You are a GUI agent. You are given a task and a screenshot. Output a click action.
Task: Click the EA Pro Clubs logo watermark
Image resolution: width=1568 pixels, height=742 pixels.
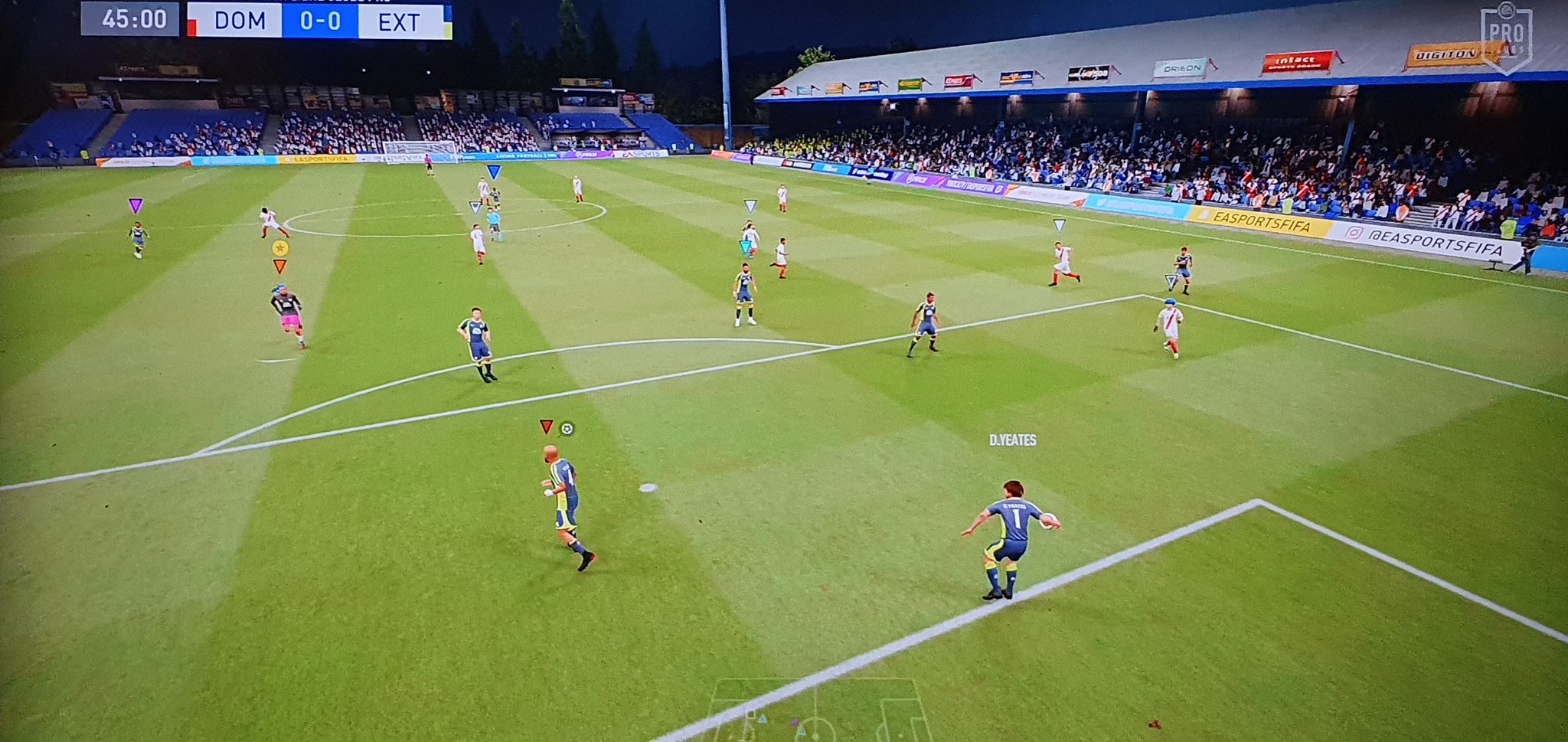(x=1505, y=37)
